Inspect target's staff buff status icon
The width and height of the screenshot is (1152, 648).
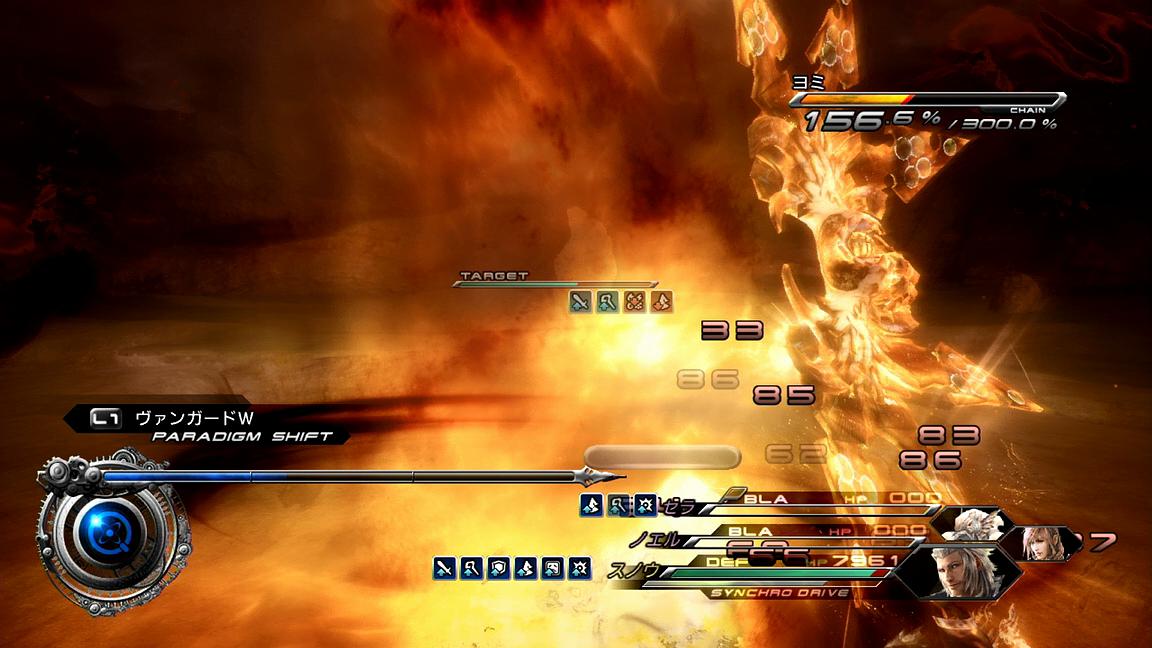(x=608, y=301)
